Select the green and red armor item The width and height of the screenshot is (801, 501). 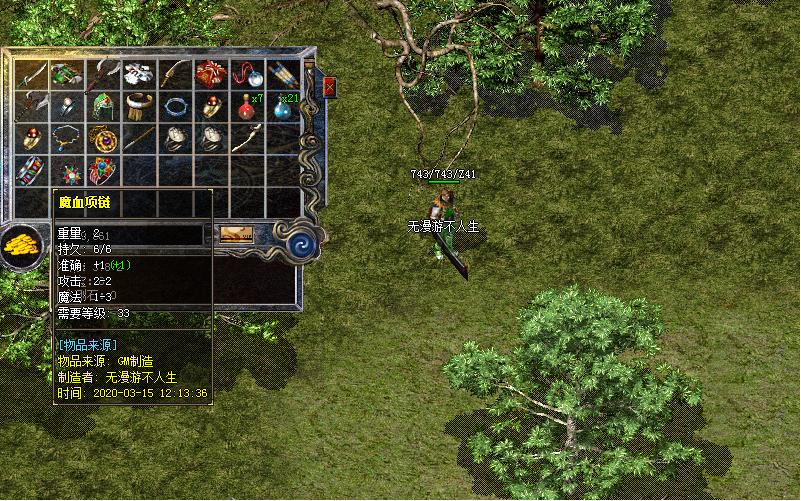[66, 74]
